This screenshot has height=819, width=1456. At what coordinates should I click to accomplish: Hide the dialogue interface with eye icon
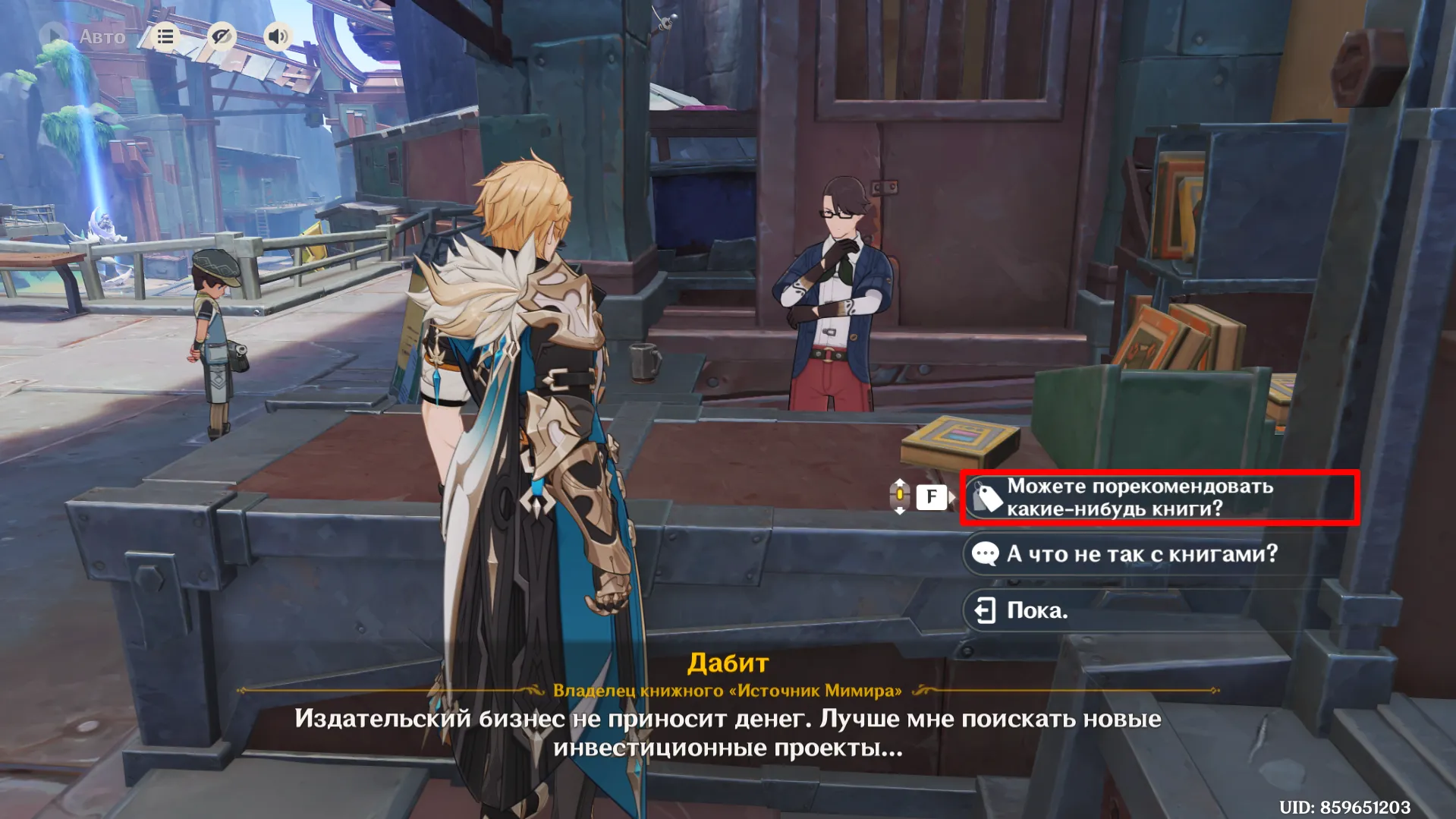pyautogui.click(x=222, y=36)
